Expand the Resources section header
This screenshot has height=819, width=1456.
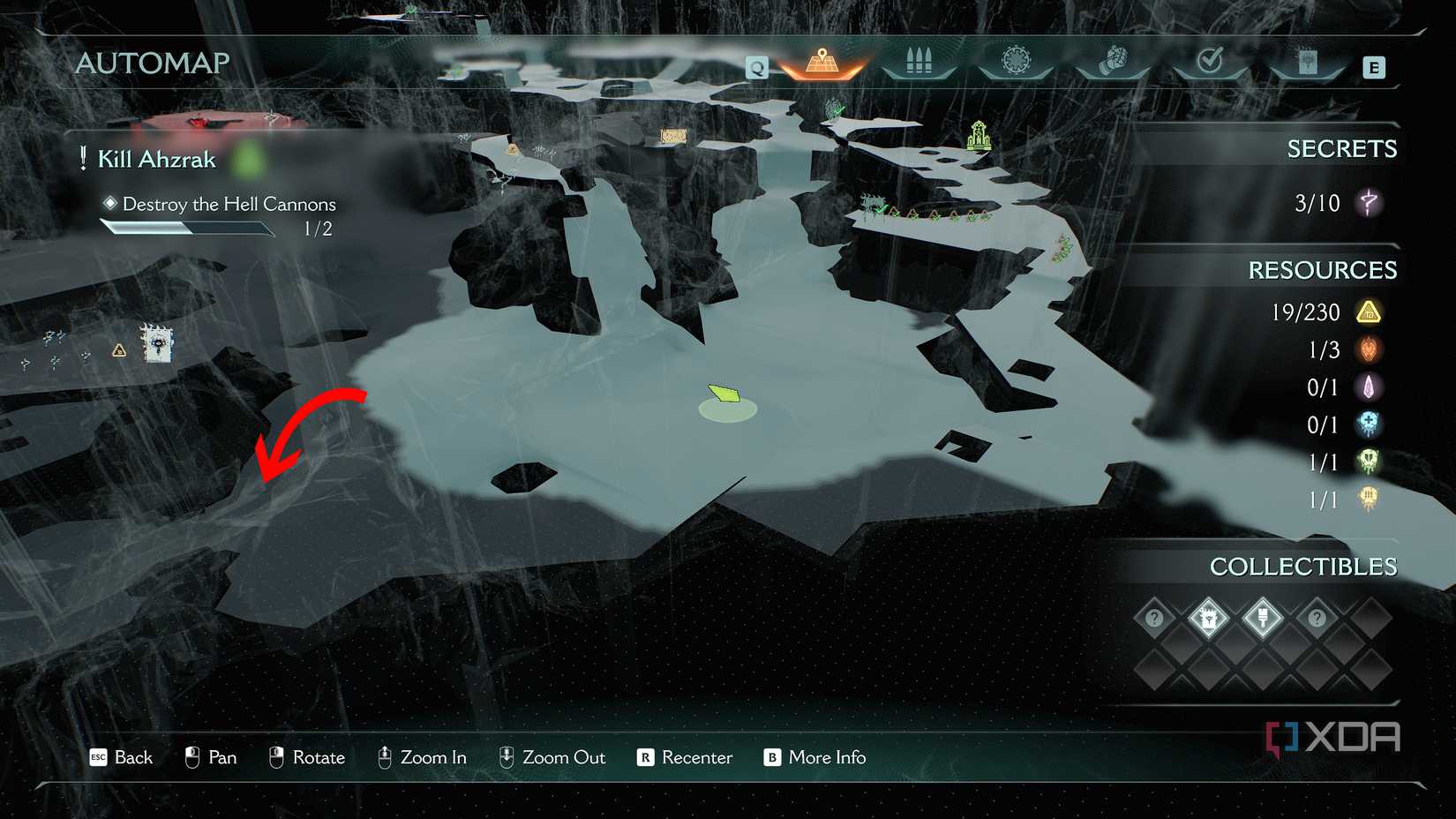tap(1323, 270)
